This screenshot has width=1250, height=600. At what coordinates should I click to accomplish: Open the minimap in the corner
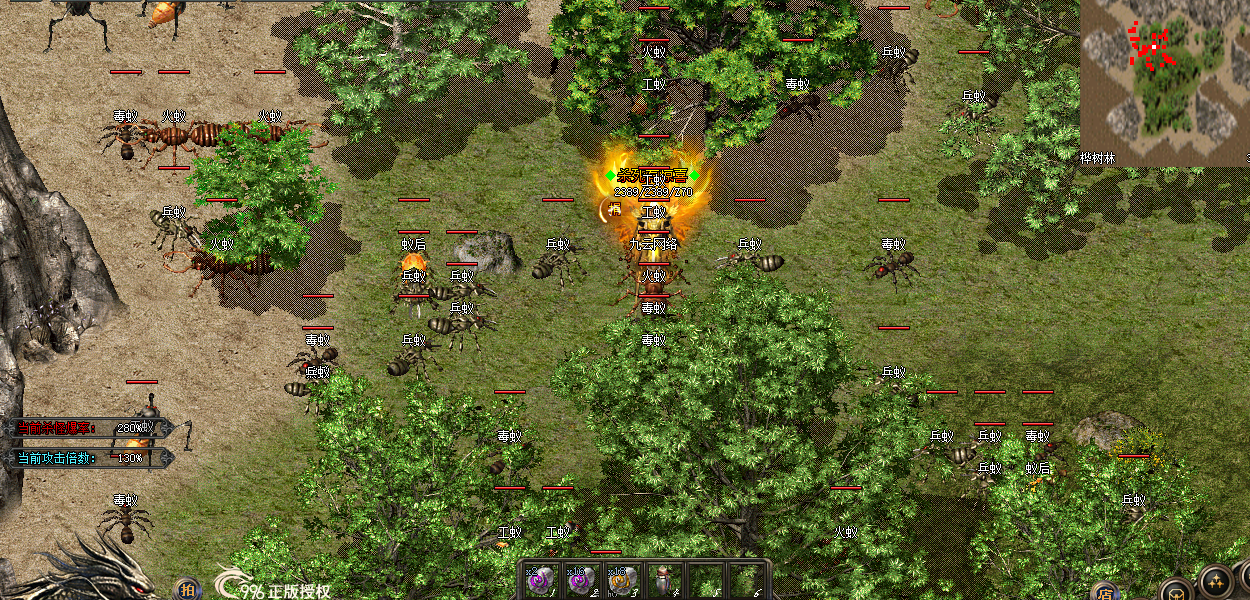coord(1164,82)
